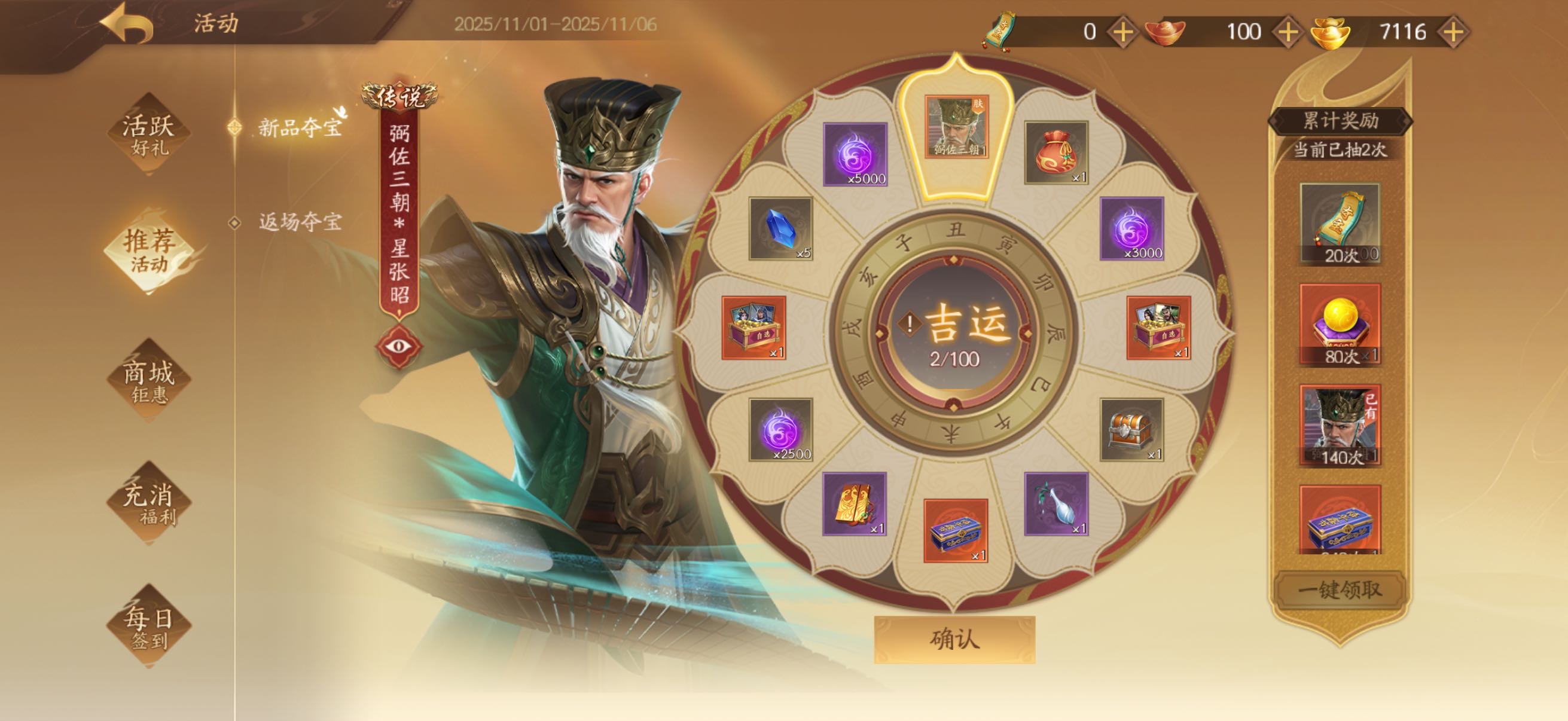Click the 确认 confirm button

tap(954, 639)
